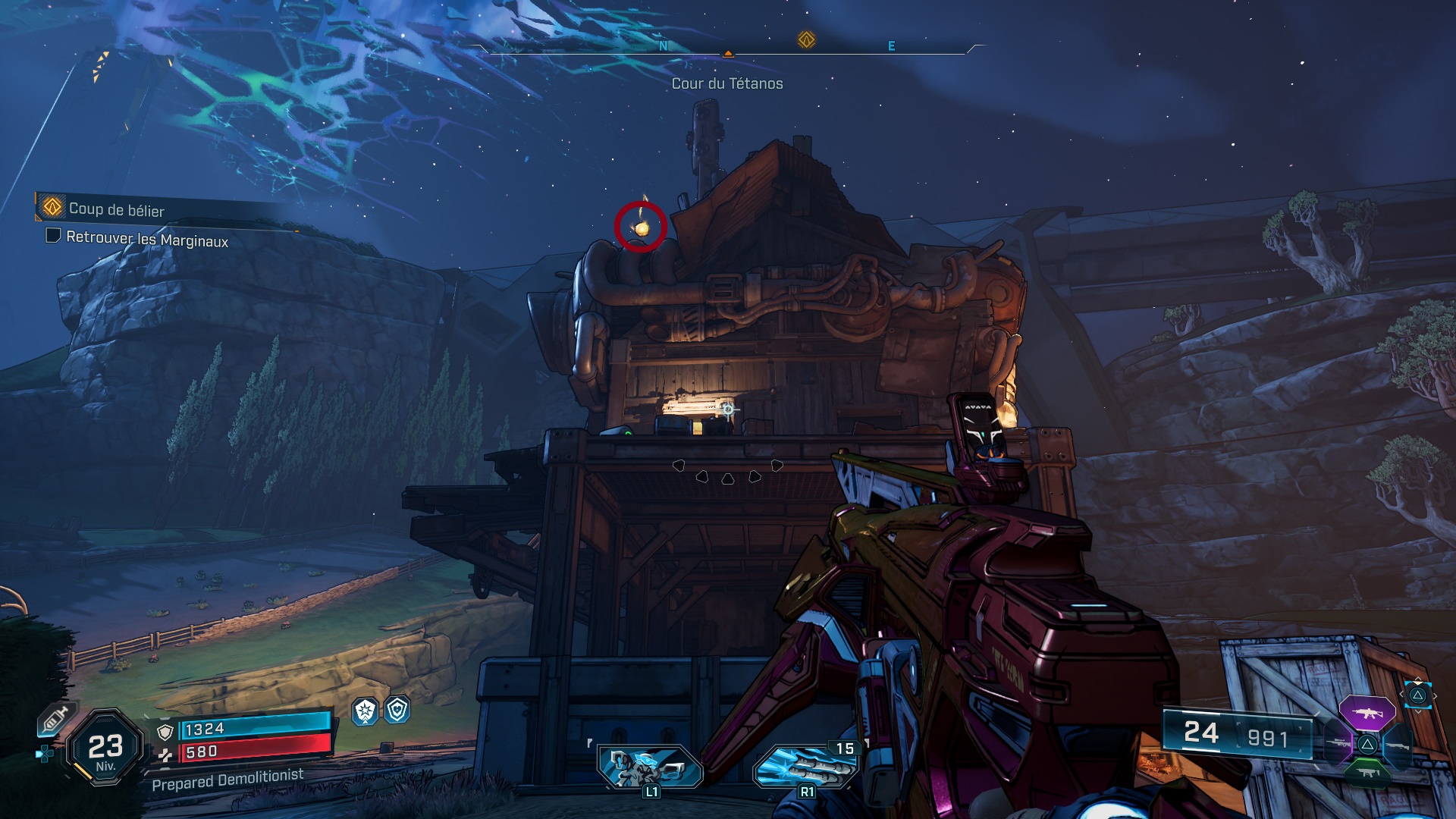Viewport: 1456px width, 819px height.
Task: Equip the green SMG weapon slot
Action: click(1367, 773)
